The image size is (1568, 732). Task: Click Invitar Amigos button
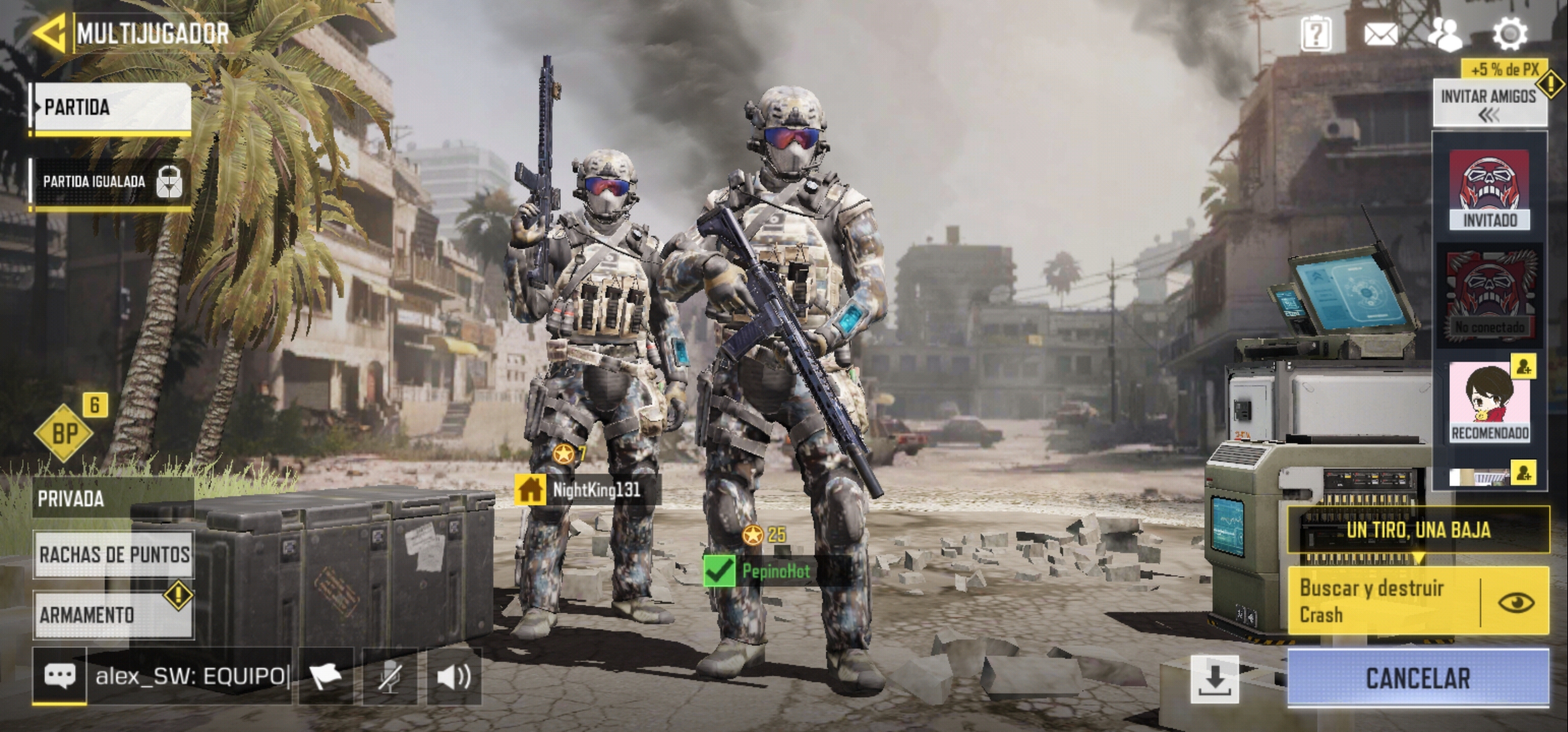tap(1489, 103)
